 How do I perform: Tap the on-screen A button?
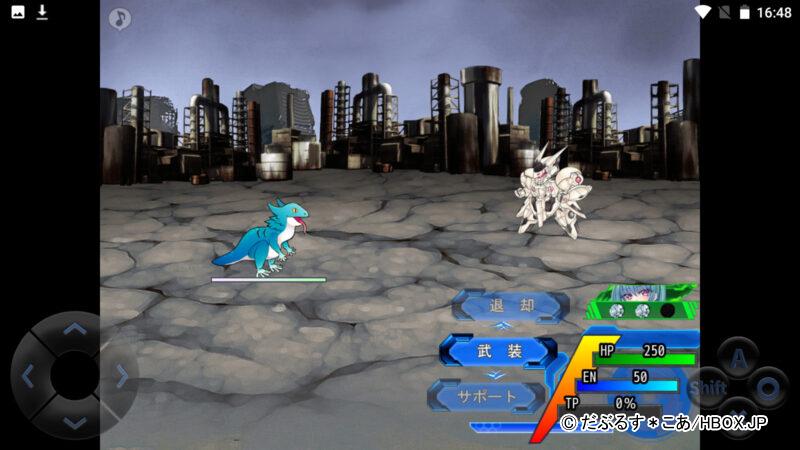pyautogui.click(x=738, y=357)
